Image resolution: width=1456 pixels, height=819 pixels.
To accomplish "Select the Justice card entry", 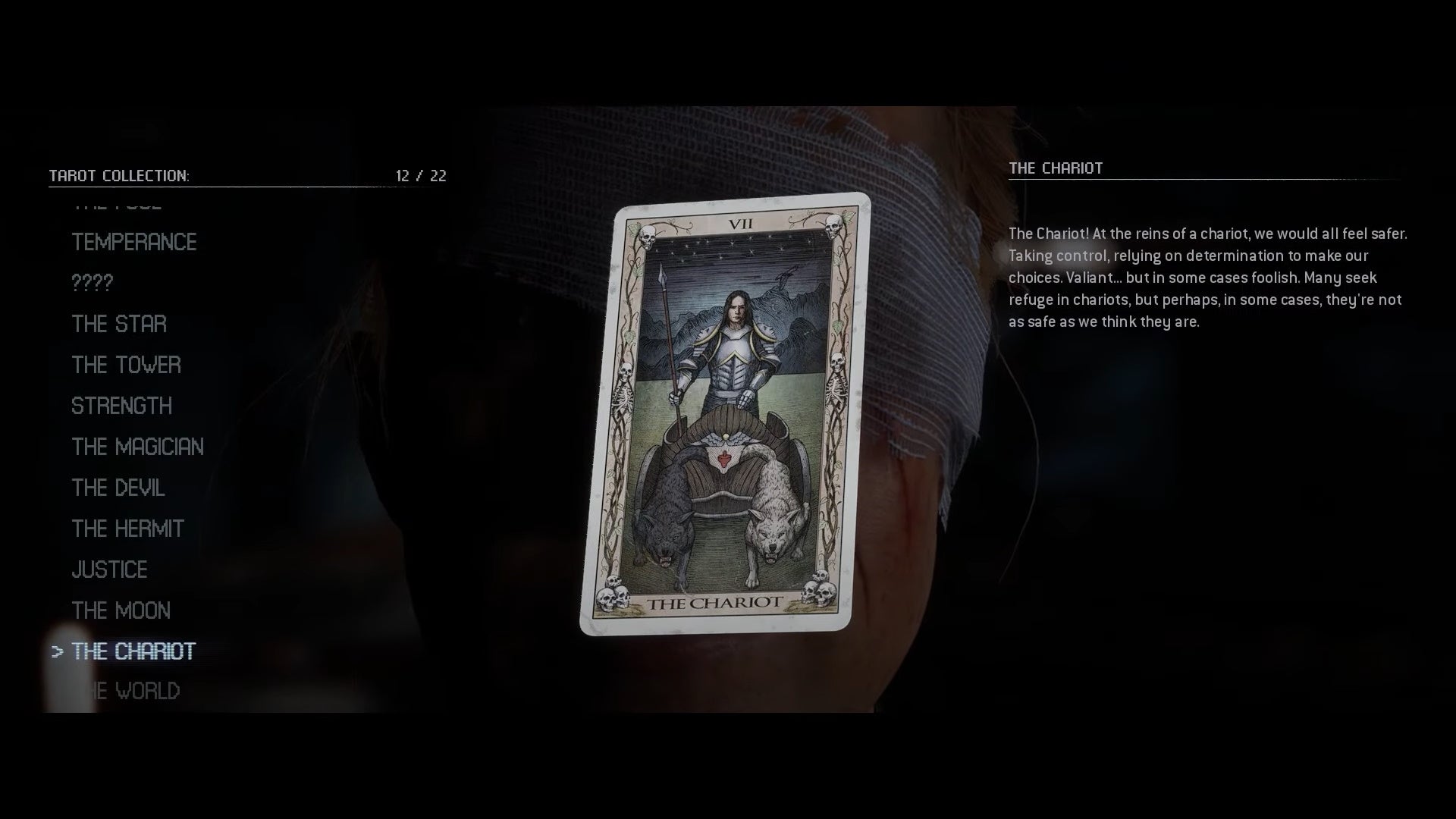I will 109,570.
